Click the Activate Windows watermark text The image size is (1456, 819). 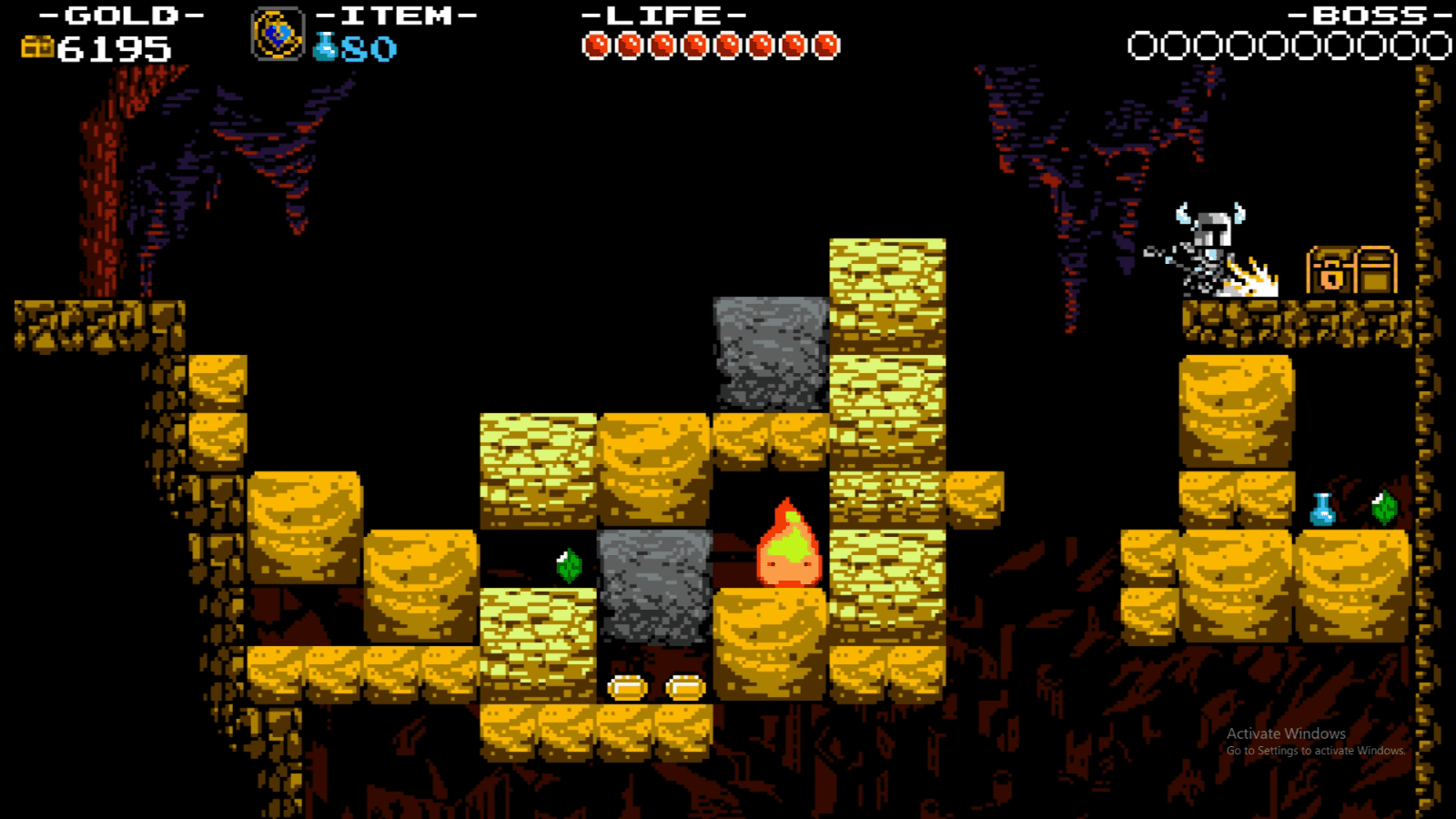1286,733
